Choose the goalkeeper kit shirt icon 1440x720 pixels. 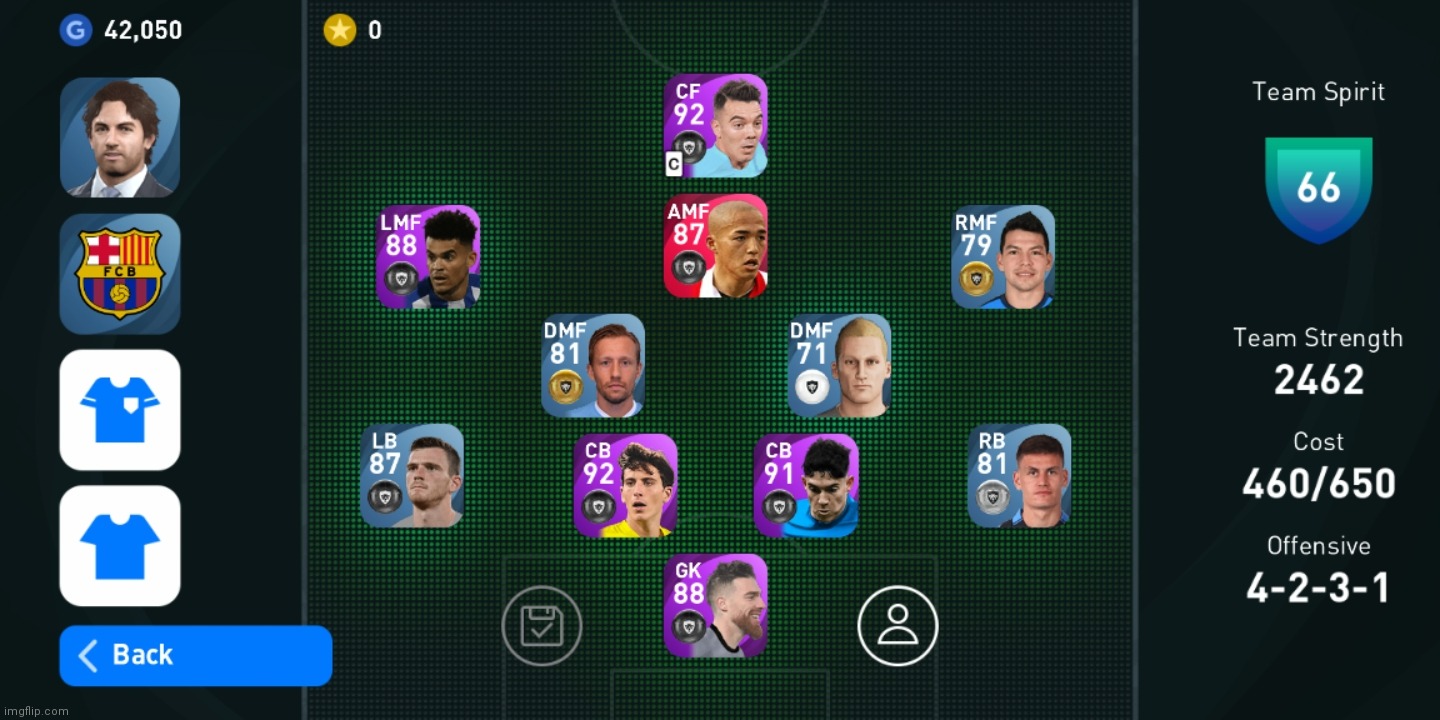click(120, 409)
